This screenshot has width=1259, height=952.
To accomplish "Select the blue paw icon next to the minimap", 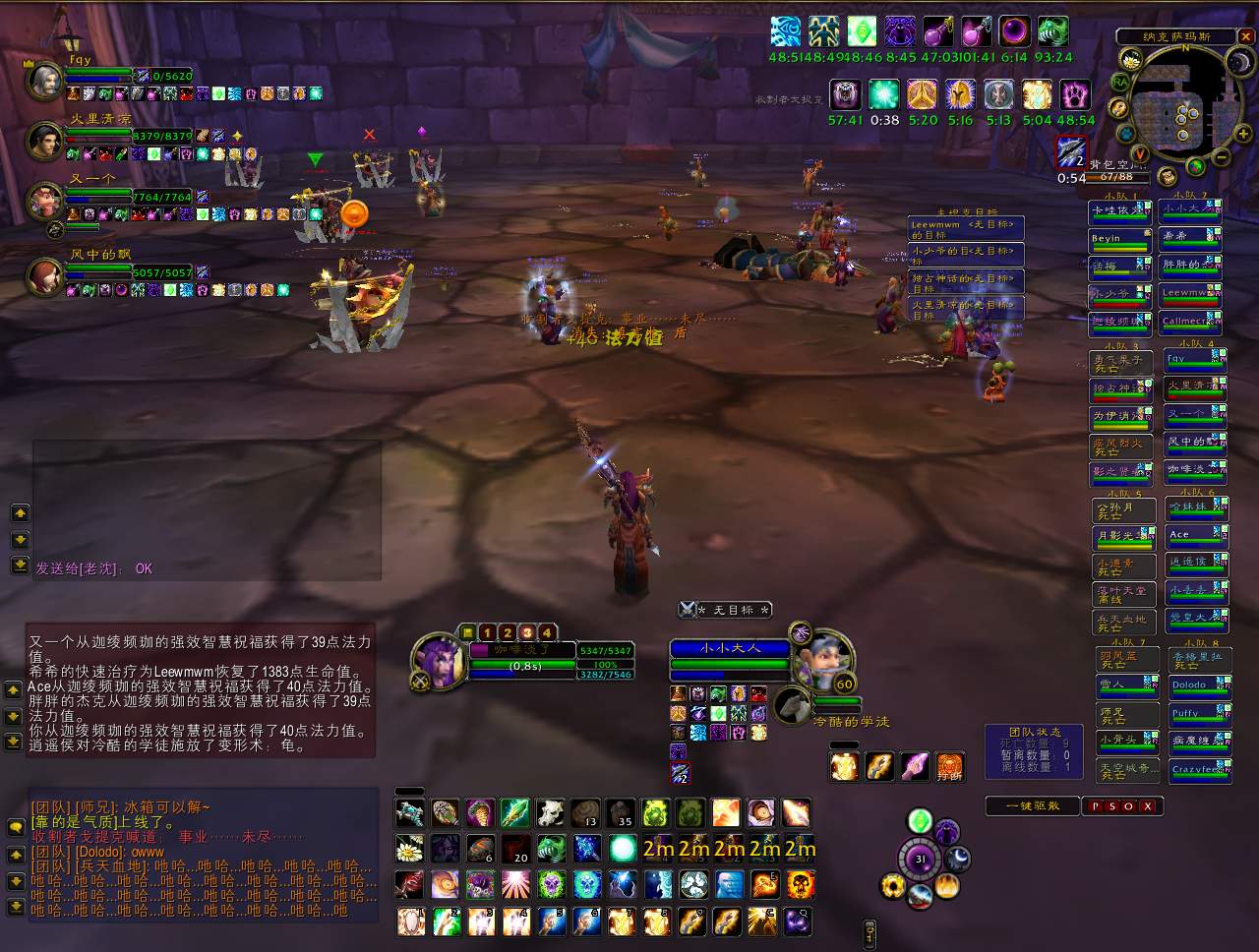I will [x=1127, y=135].
